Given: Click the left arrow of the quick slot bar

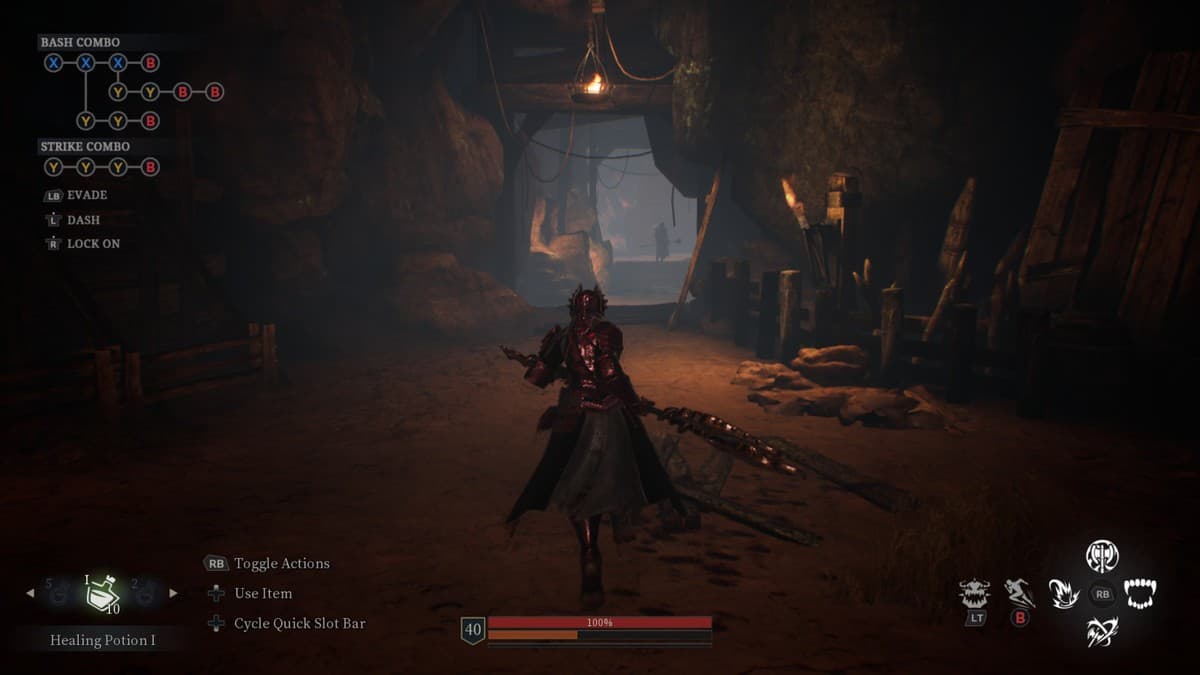Looking at the screenshot, I should pos(29,593).
